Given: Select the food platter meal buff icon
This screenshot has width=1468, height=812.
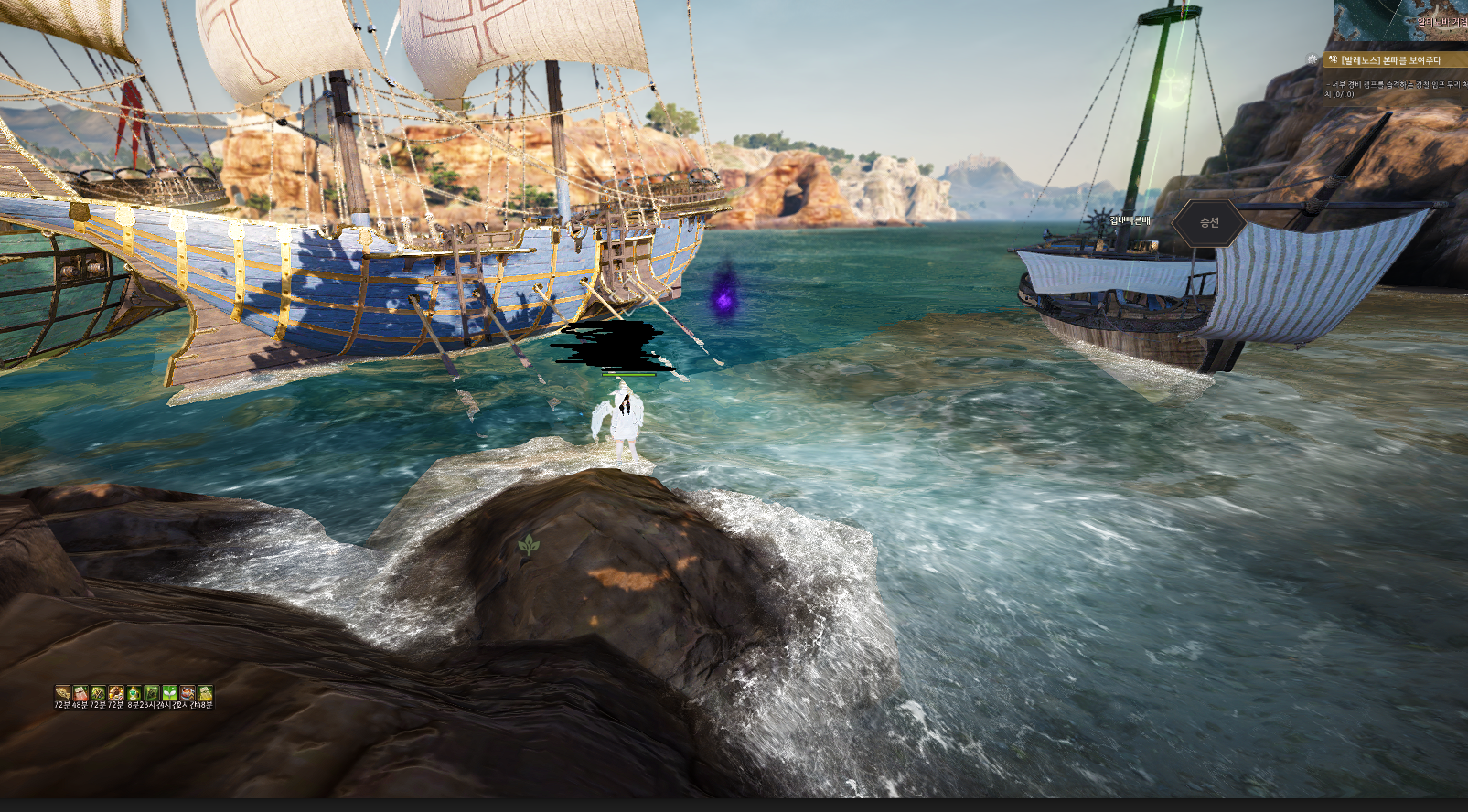Looking at the screenshot, I should pos(116,693).
